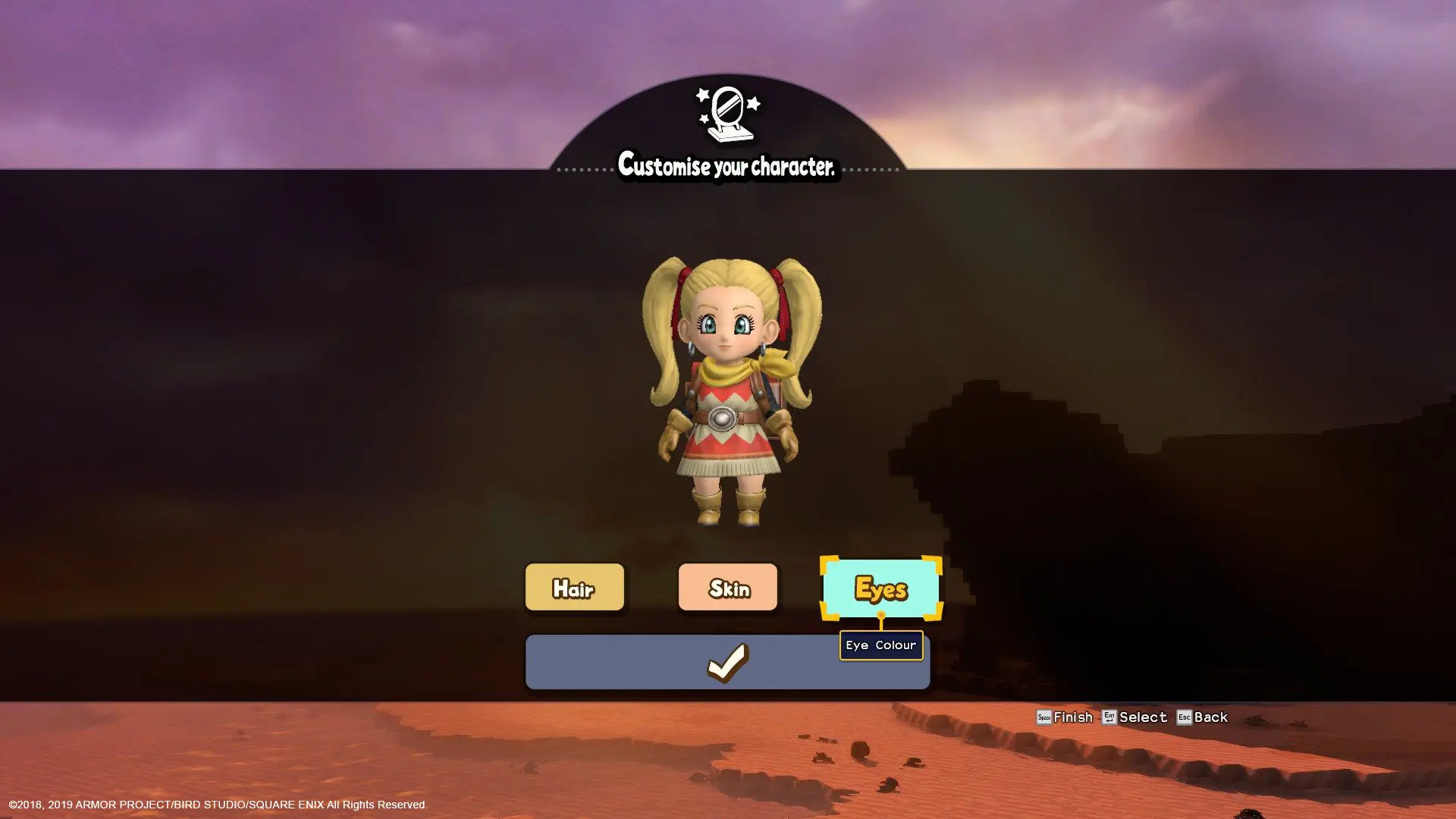Click Finish to complete customisation

pyautogui.click(x=1072, y=717)
